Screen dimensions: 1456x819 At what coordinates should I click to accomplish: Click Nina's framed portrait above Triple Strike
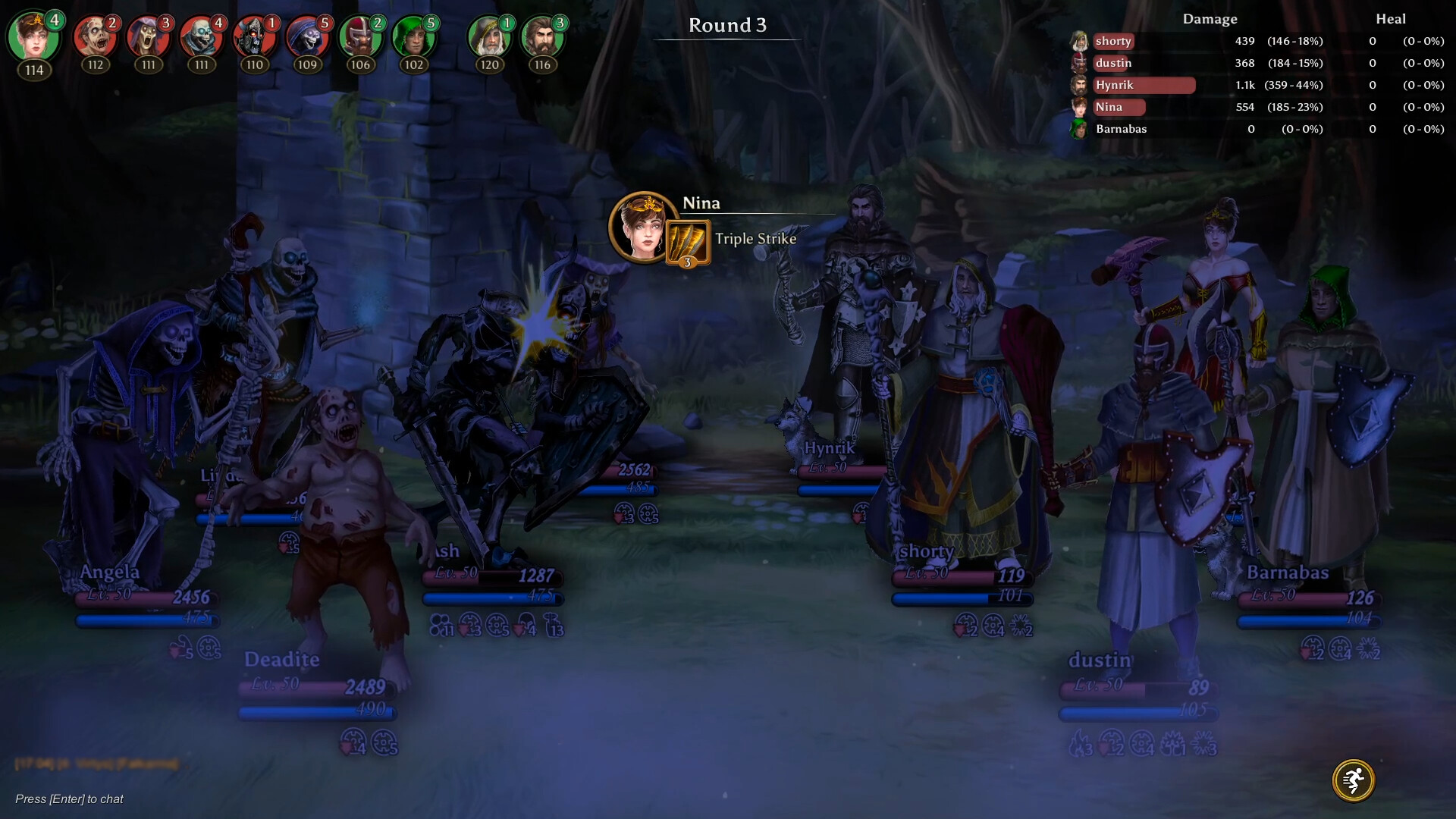point(639,227)
